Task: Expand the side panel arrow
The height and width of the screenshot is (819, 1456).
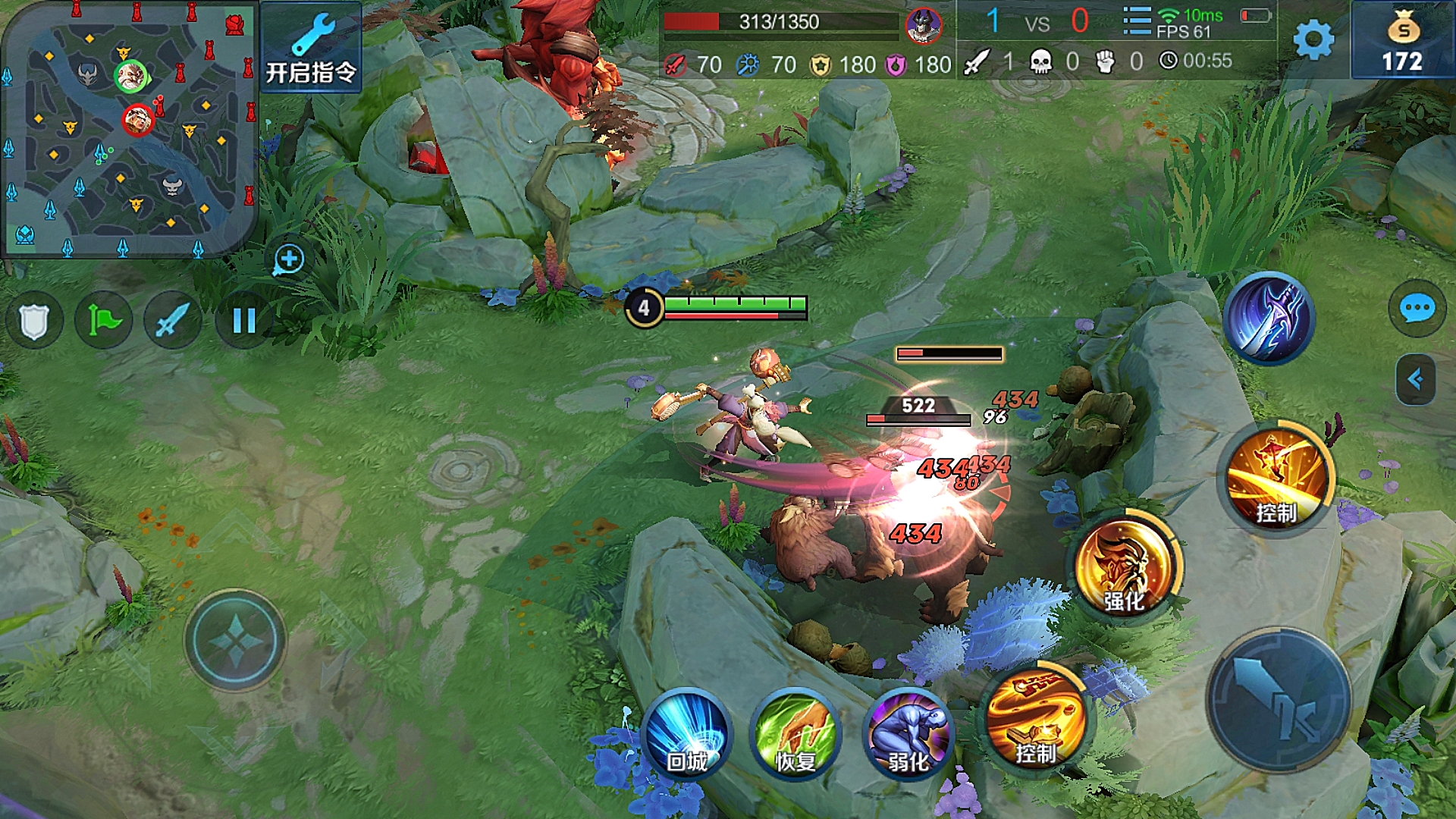Action: (x=1415, y=379)
